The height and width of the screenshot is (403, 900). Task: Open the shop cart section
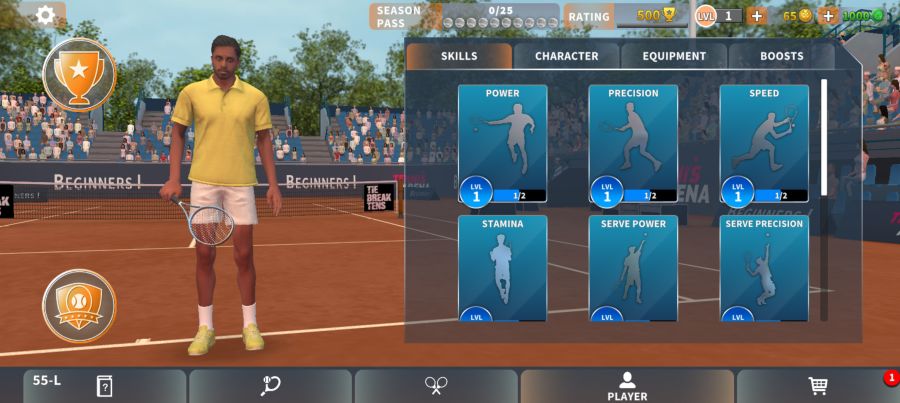[x=818, y=386]
